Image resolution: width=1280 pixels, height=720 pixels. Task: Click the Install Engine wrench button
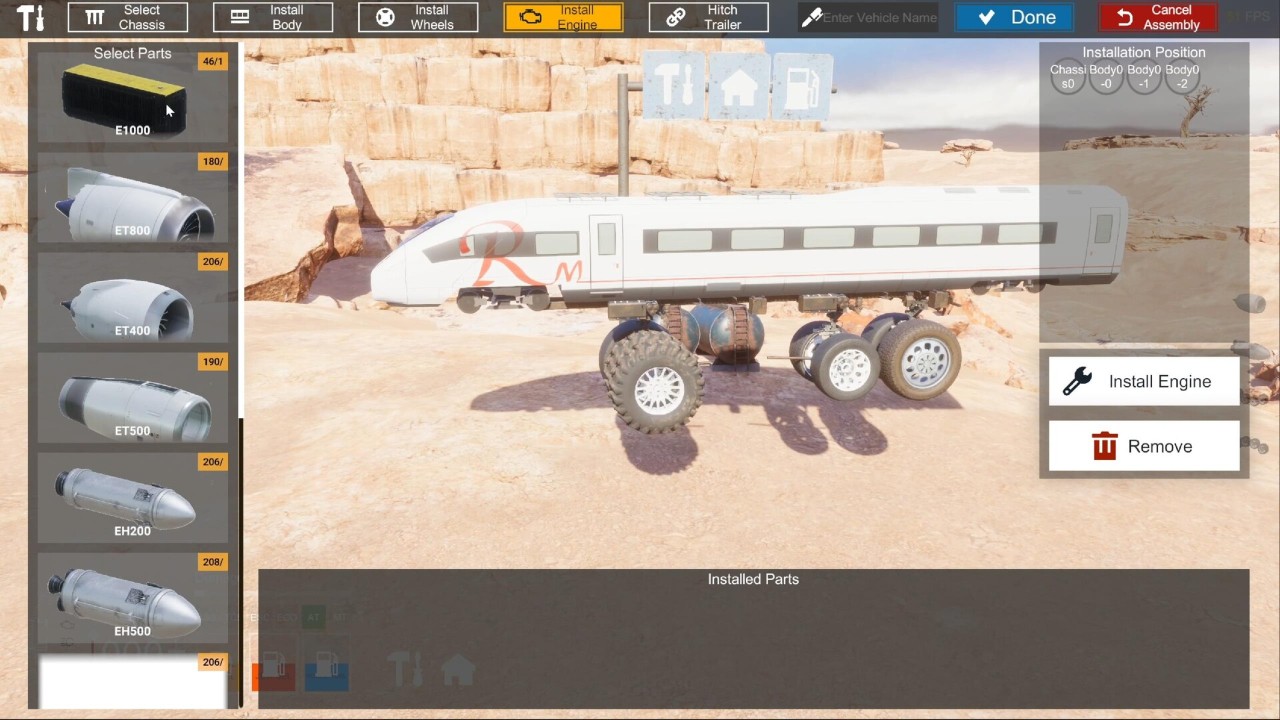tap(1144, 381)
